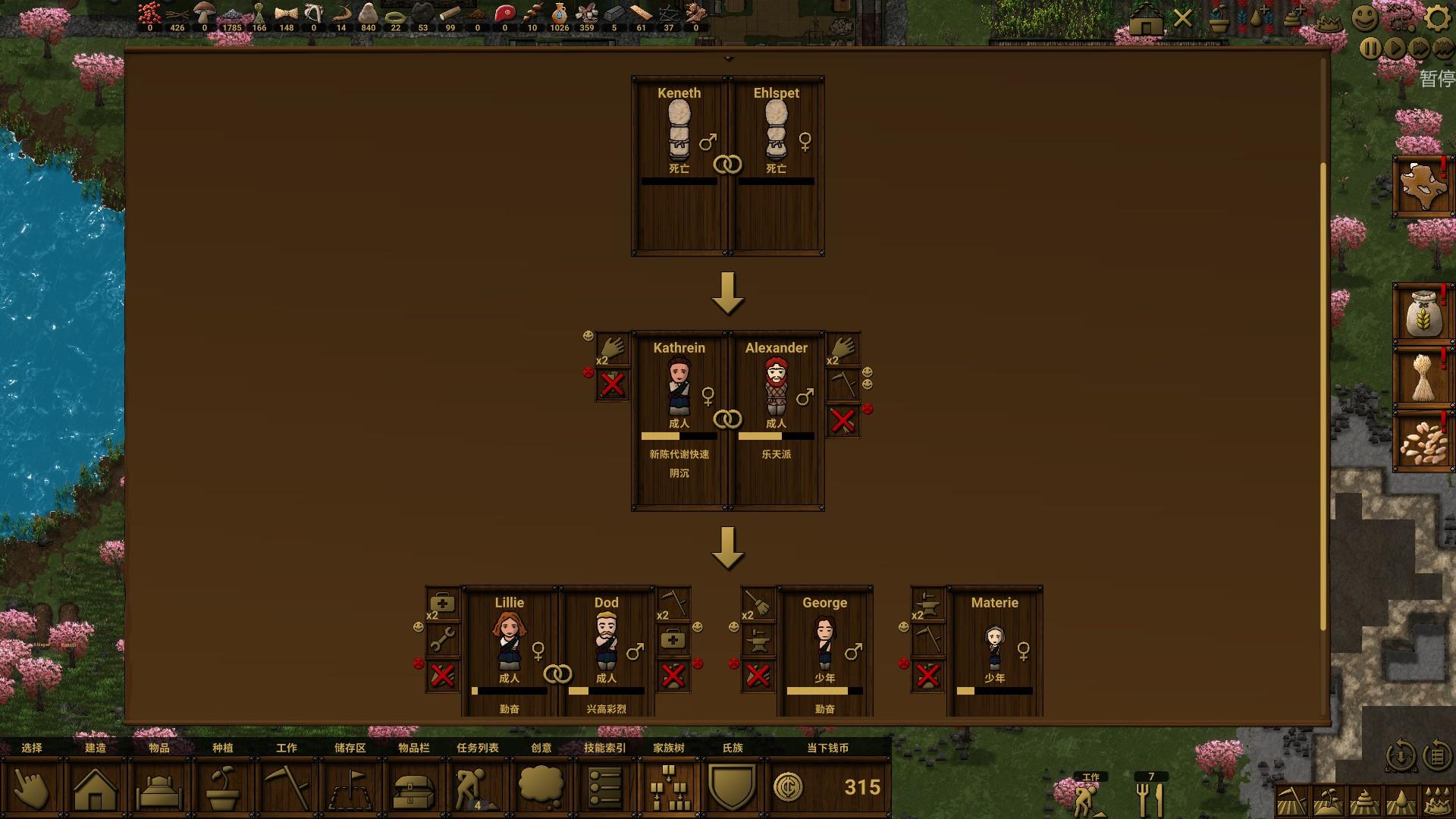Show the 任务列表 task list

(477, 788)
